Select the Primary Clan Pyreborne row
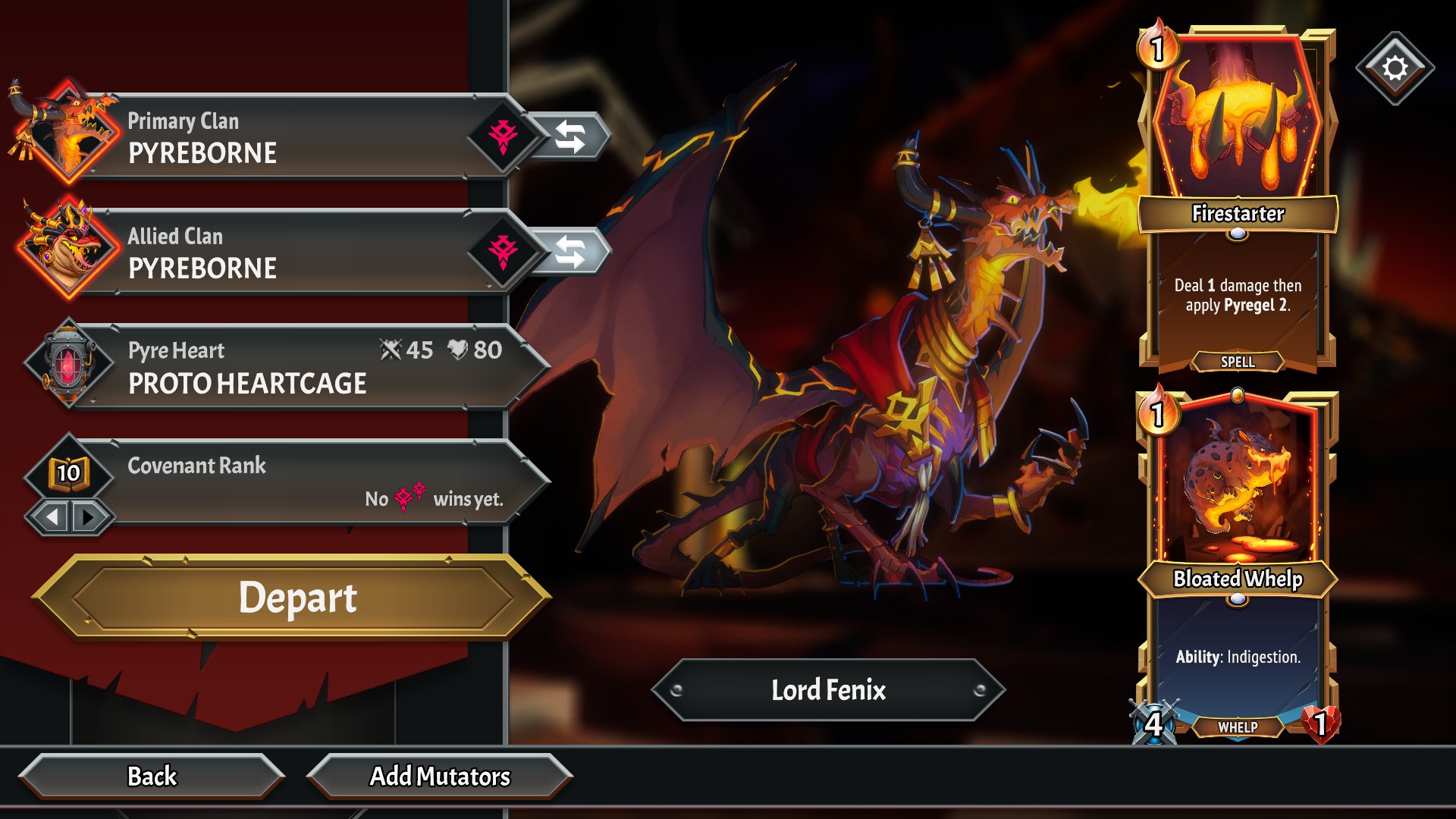Screen dimensions: 1456x819 288,137
